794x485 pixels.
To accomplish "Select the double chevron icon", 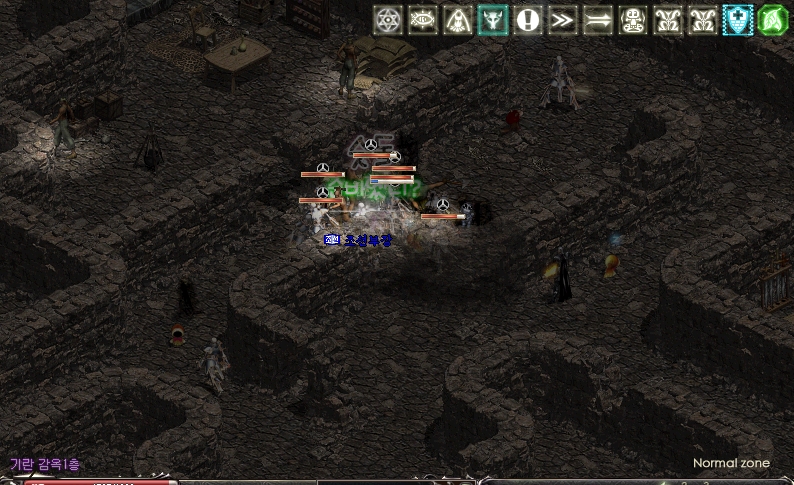I will pyautogui.click(x=563, y=20).
